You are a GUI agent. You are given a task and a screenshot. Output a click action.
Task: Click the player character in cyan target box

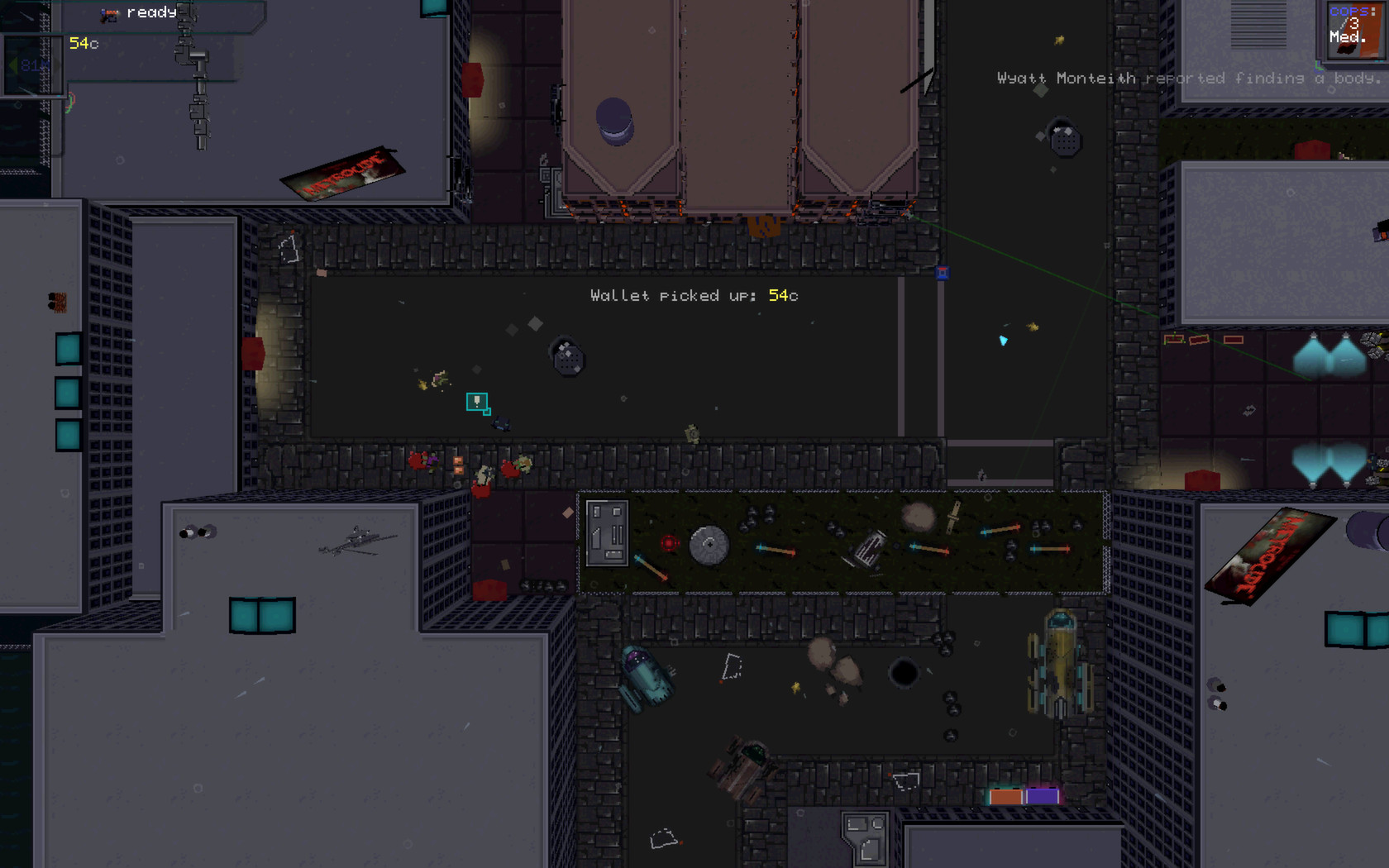(x=475, y=403)
